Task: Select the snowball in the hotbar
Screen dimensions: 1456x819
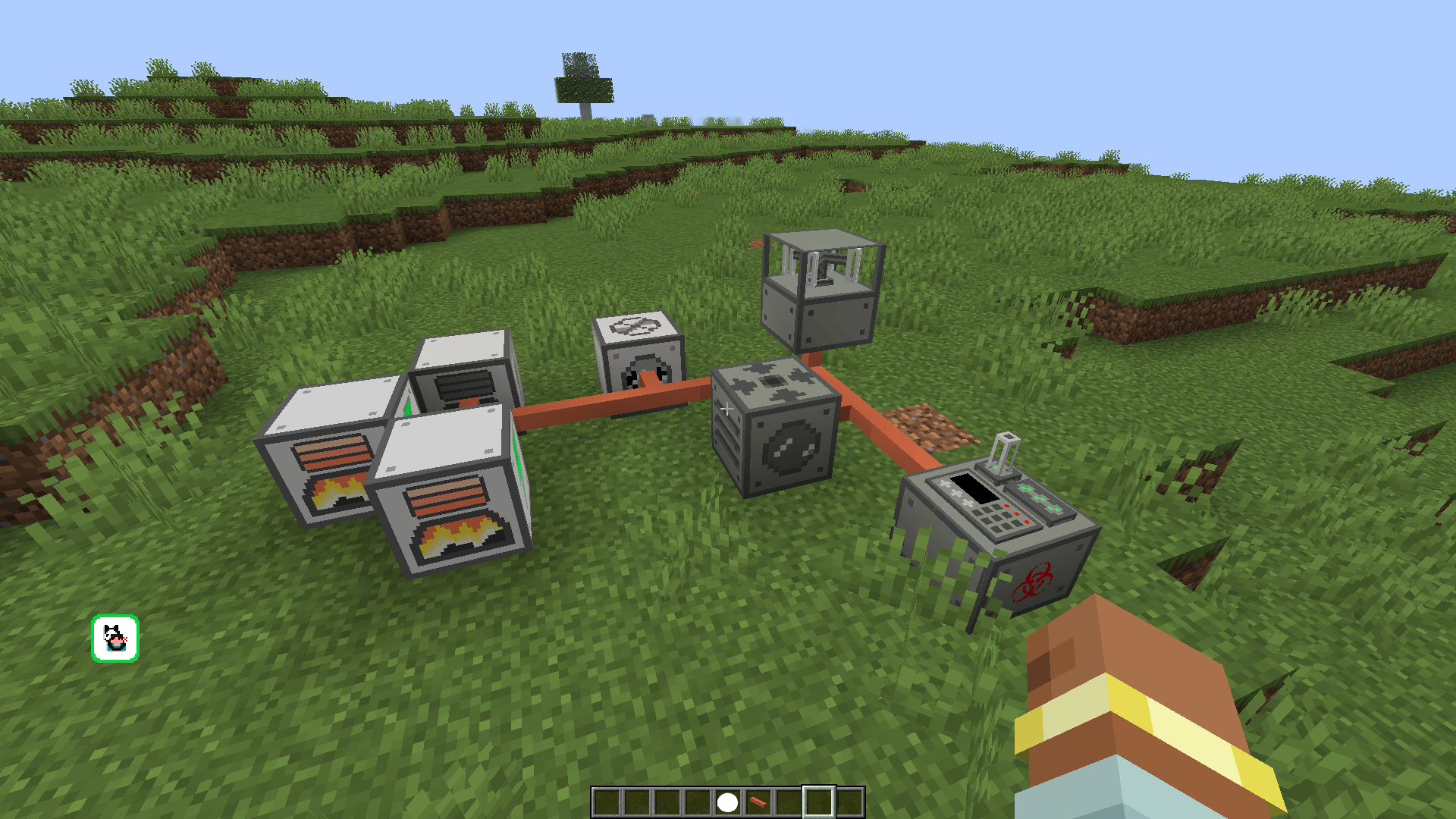Action: [x=729, y=801]
